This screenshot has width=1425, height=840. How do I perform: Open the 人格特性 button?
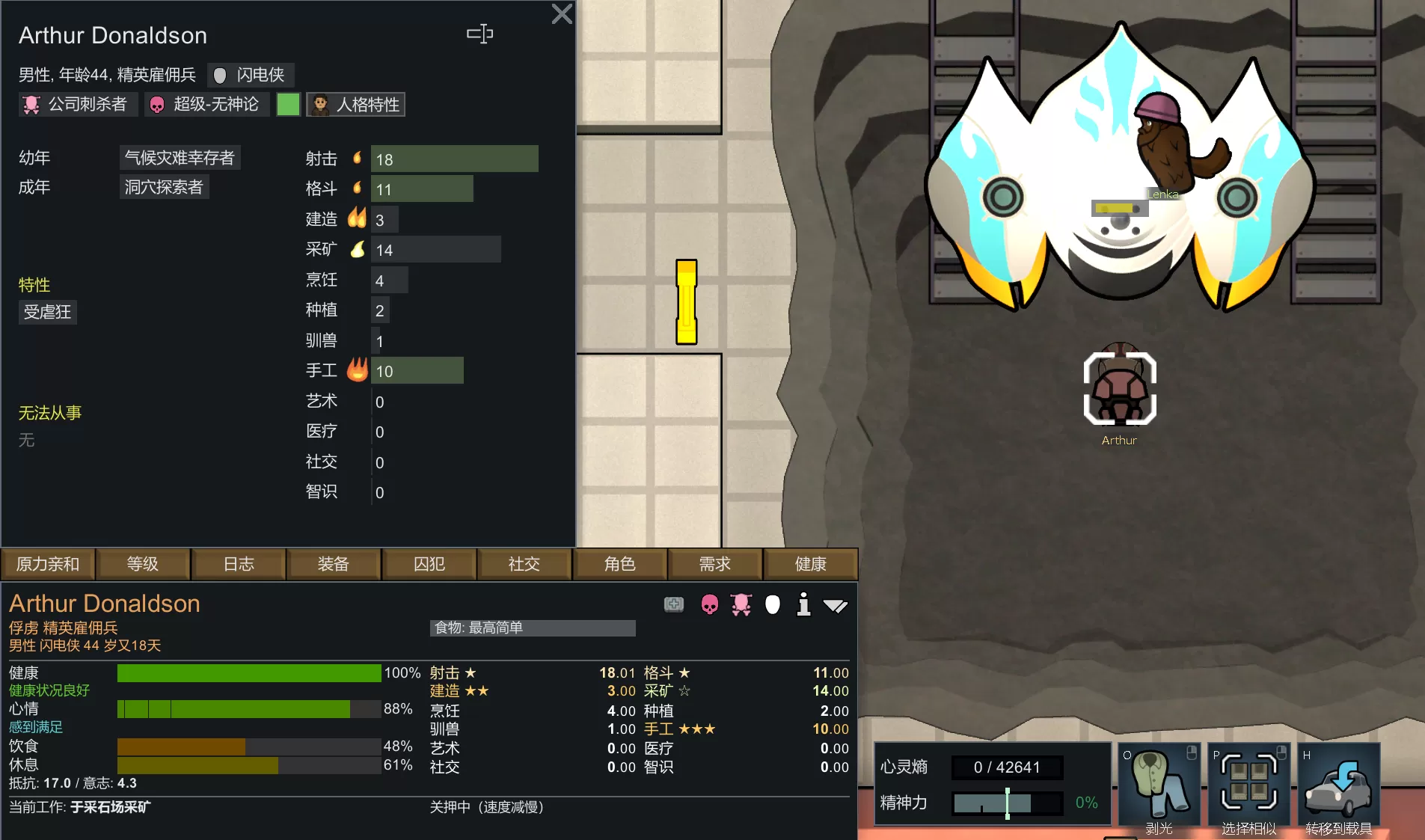[356, 105]
